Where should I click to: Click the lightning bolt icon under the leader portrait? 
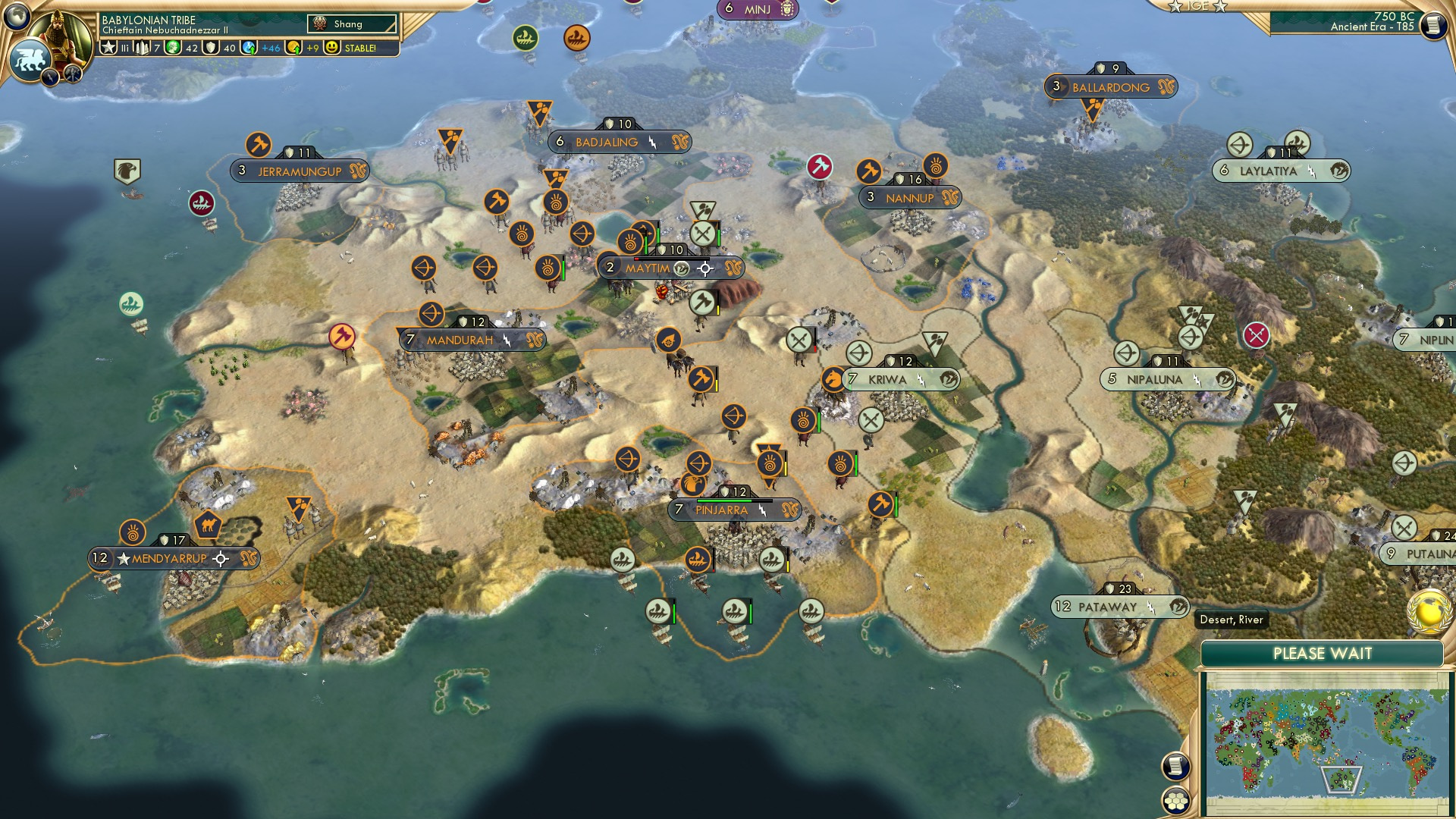50,77
